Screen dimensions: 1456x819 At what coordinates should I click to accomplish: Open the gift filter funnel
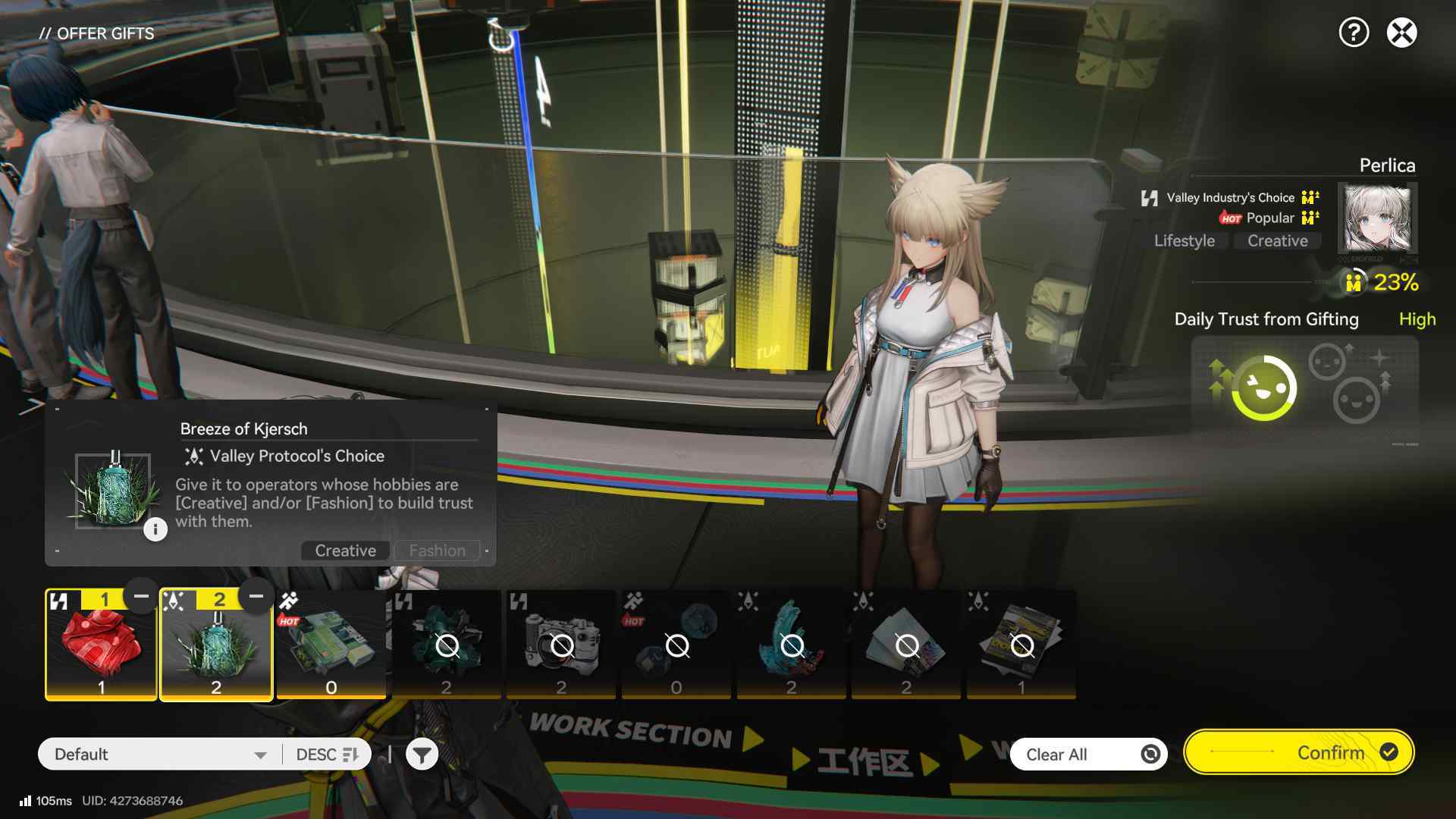(422, 755)
